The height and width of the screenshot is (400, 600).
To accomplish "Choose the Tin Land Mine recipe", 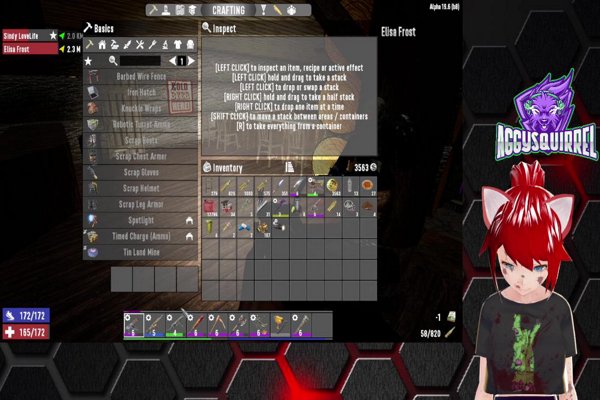I will click(140, 252).
